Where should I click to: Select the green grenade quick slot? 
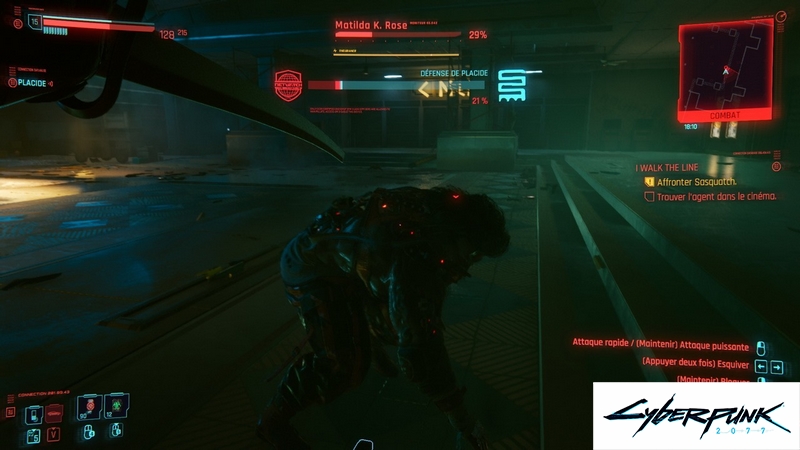(114, 408)
